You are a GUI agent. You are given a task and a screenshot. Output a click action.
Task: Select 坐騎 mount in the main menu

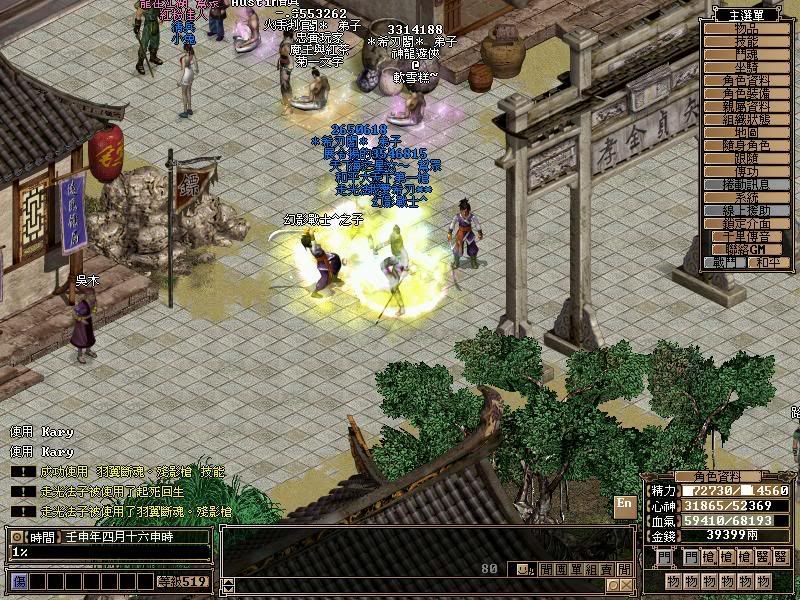click(x=747, y=67)
